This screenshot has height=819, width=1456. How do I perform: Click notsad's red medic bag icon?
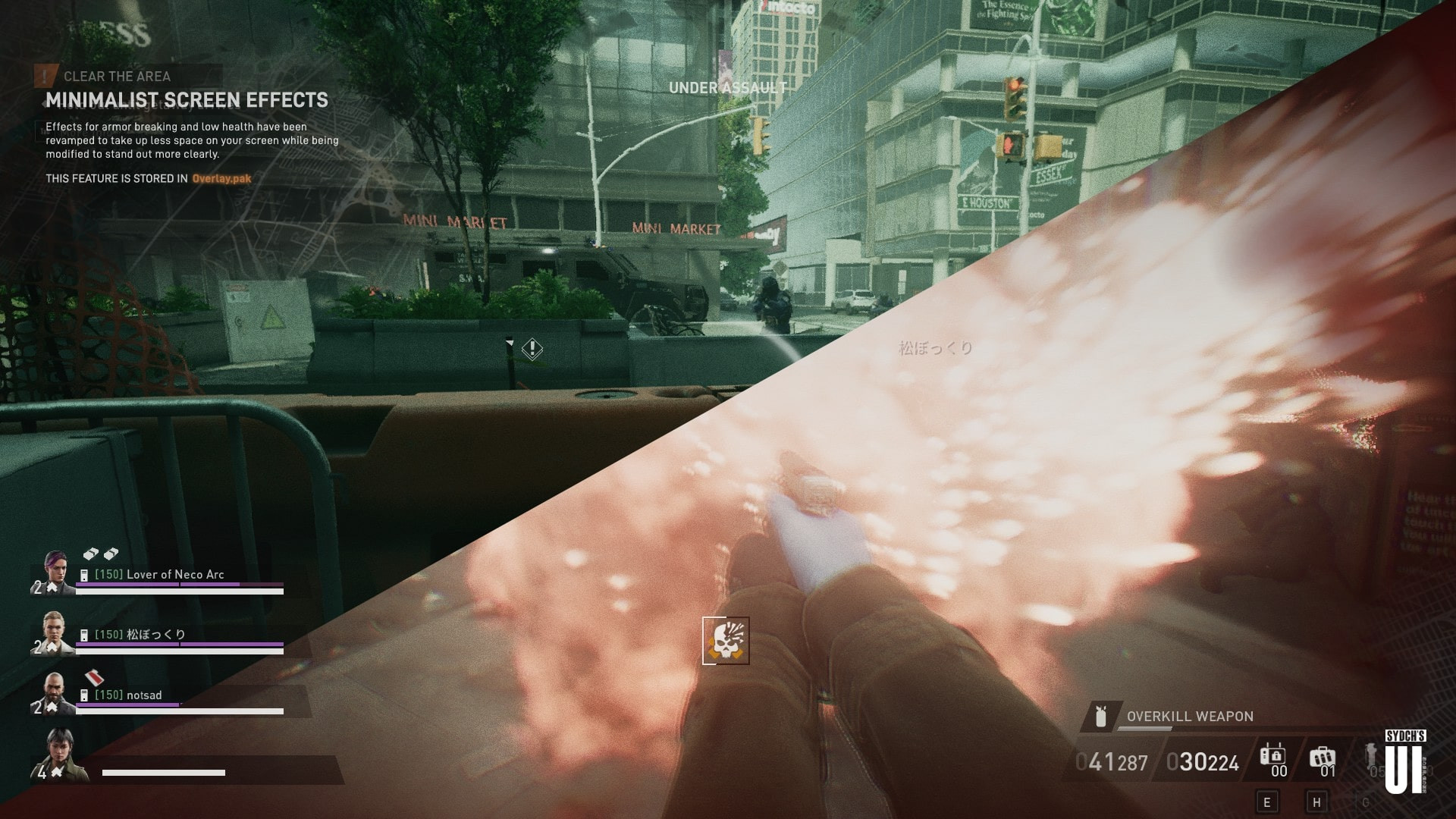[94, 678]
